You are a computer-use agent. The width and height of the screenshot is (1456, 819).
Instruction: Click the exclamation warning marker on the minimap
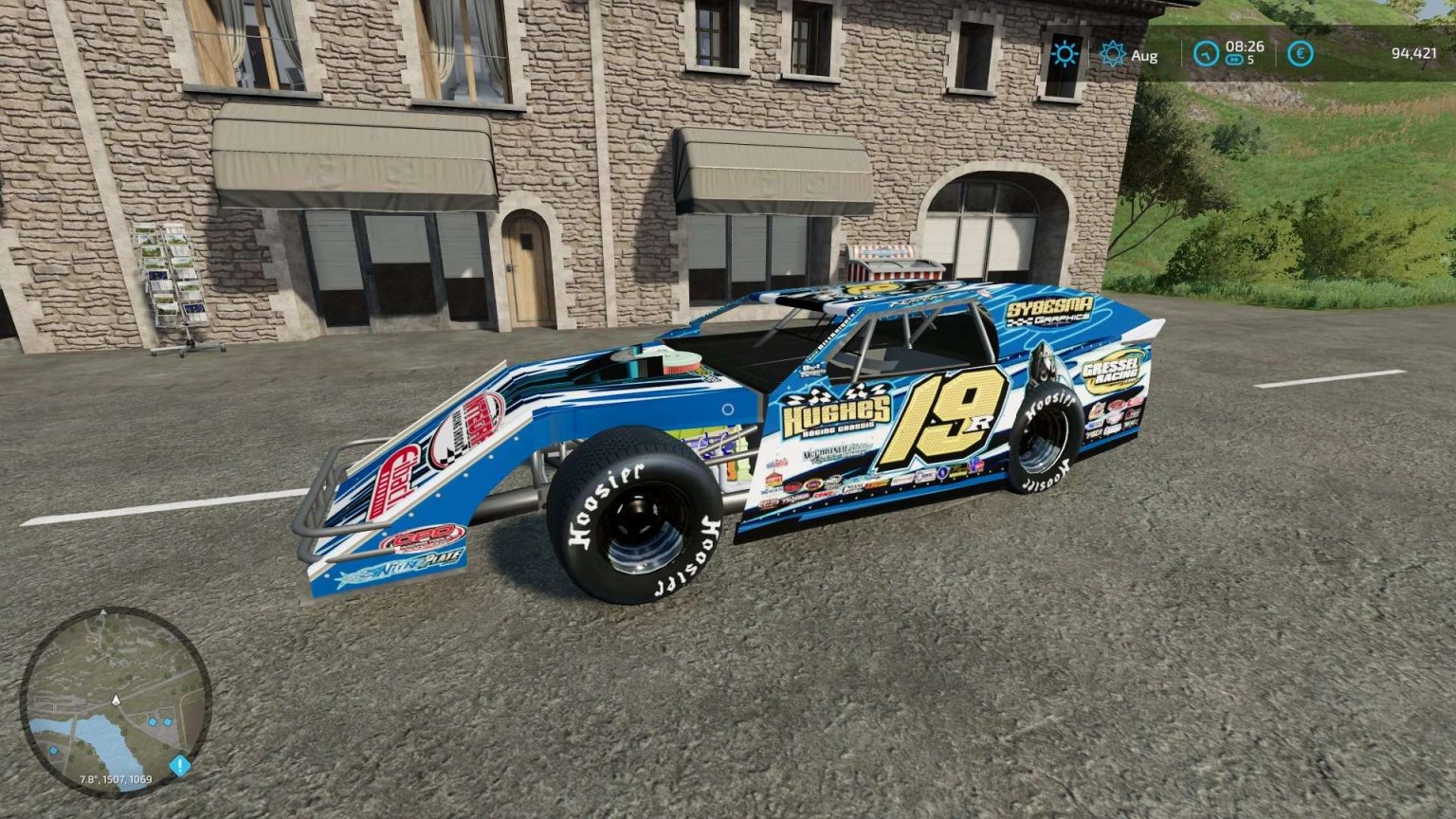(180, 765)
